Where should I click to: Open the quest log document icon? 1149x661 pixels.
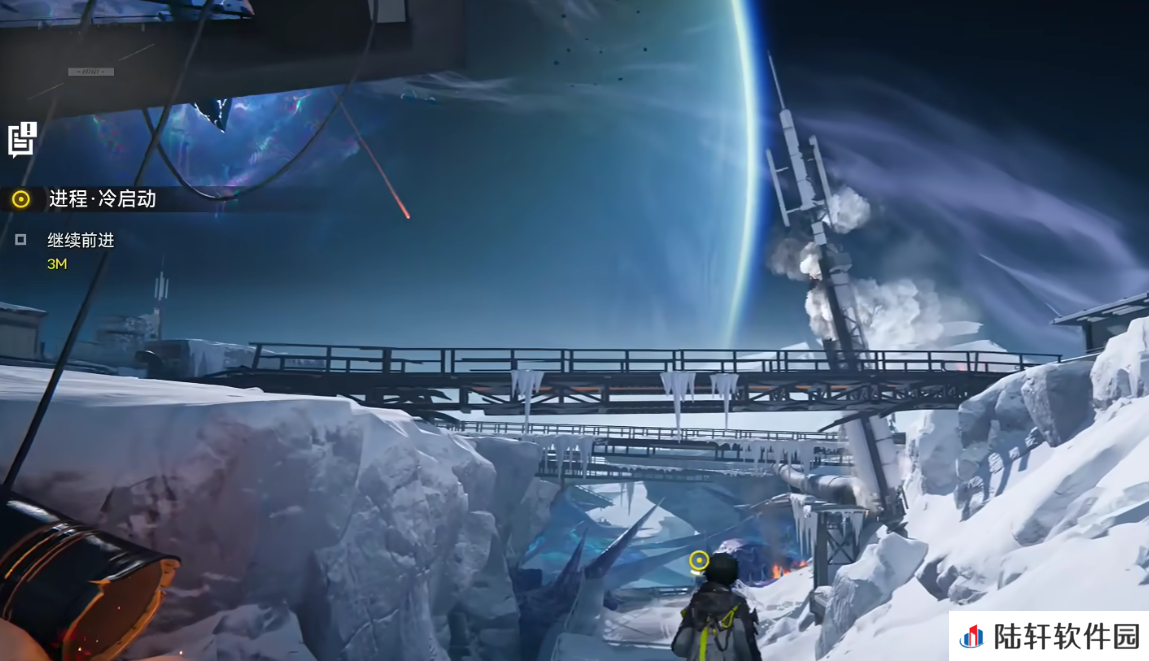point(22,139)
